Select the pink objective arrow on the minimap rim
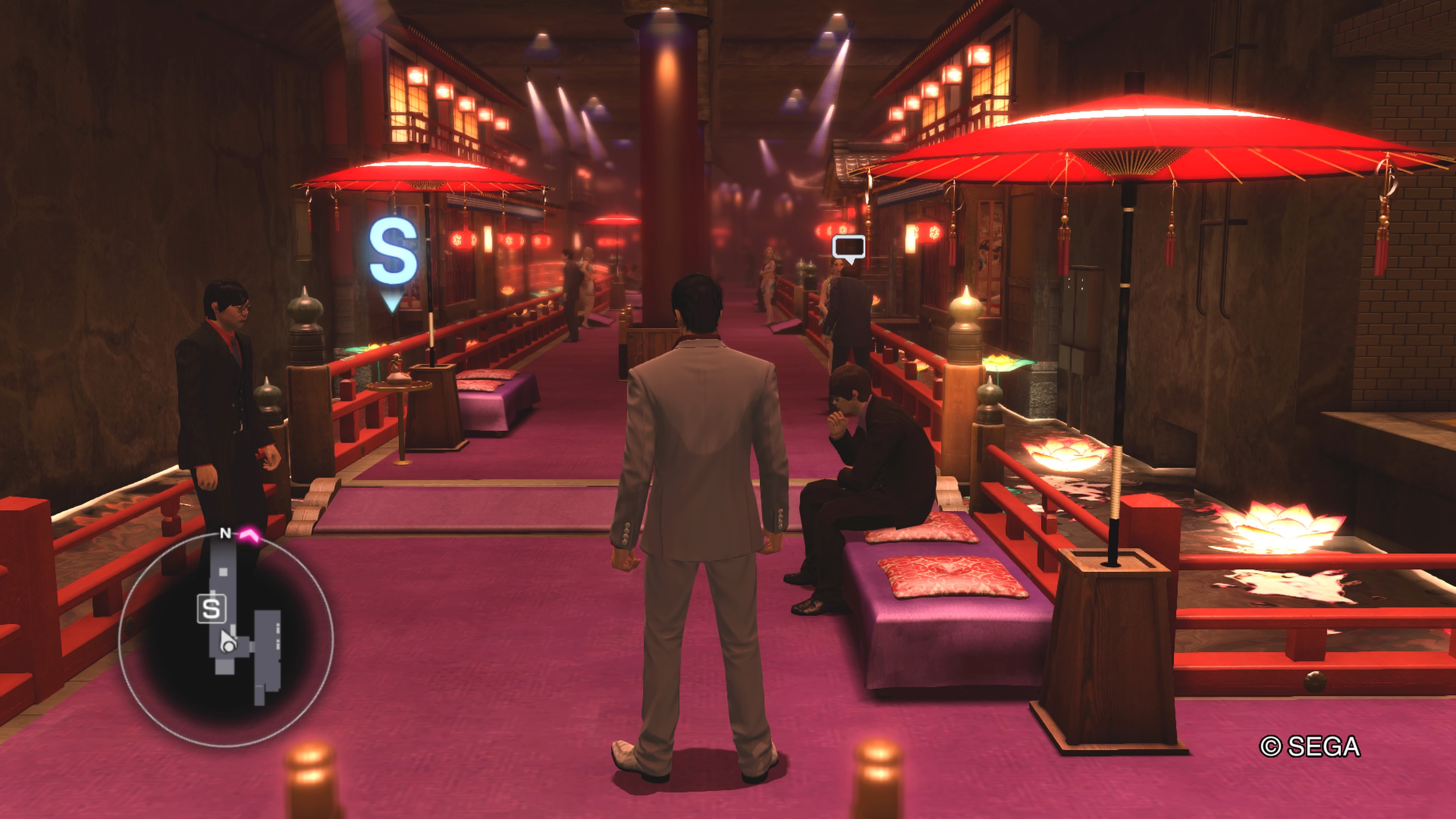 [249, 534]
